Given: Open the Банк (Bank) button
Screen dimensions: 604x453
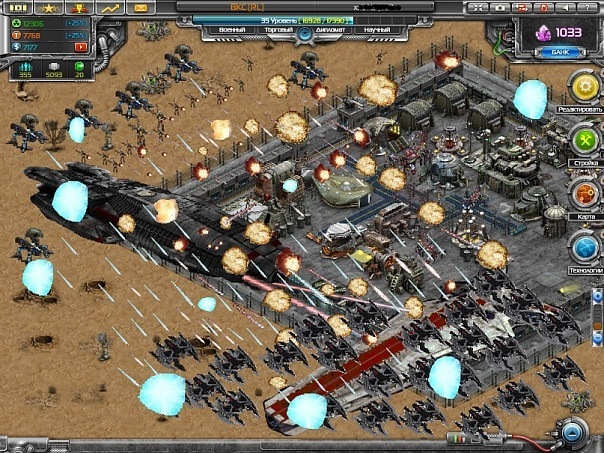Looking at the screenshot, I should pyautogui.click(x=559, y=51).
